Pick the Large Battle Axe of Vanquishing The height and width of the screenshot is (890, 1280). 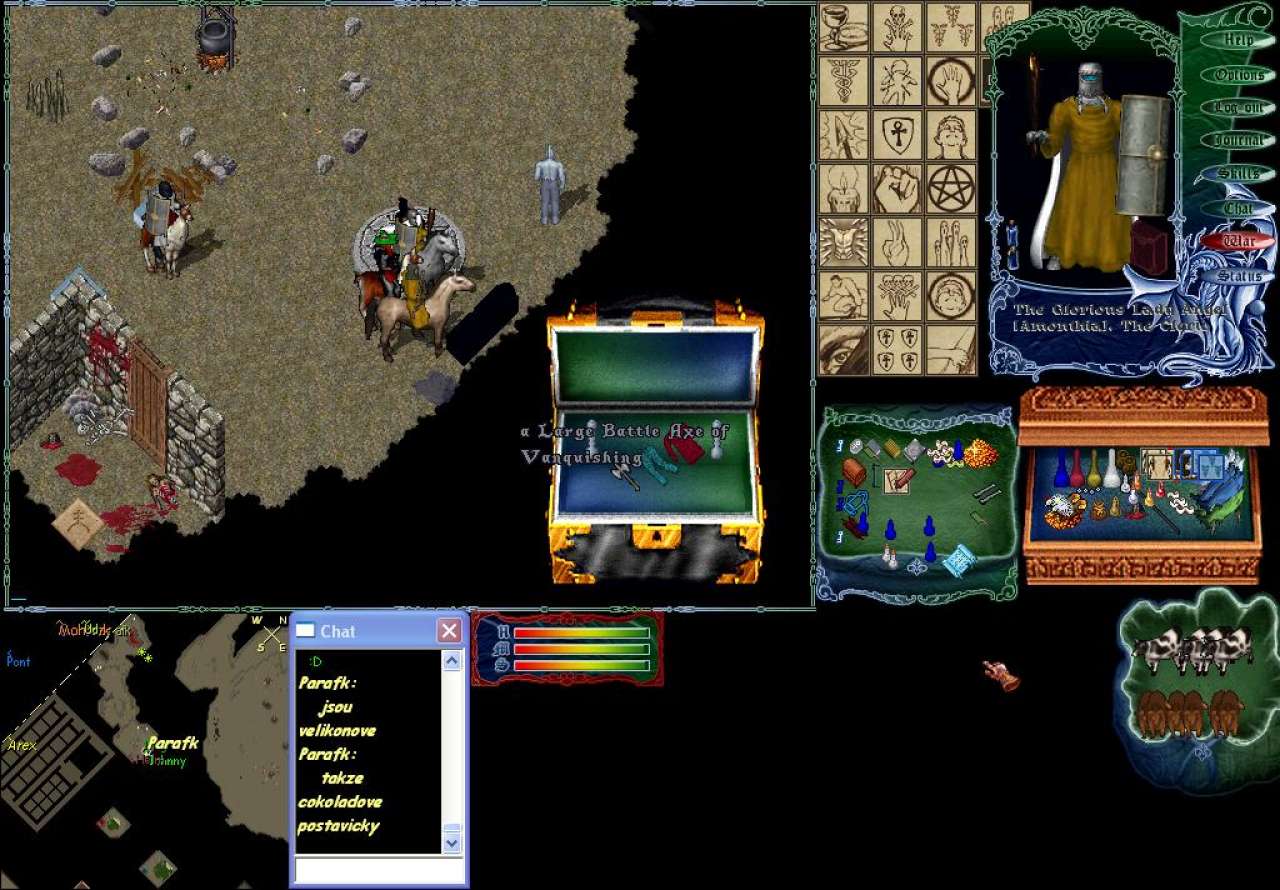627,472
